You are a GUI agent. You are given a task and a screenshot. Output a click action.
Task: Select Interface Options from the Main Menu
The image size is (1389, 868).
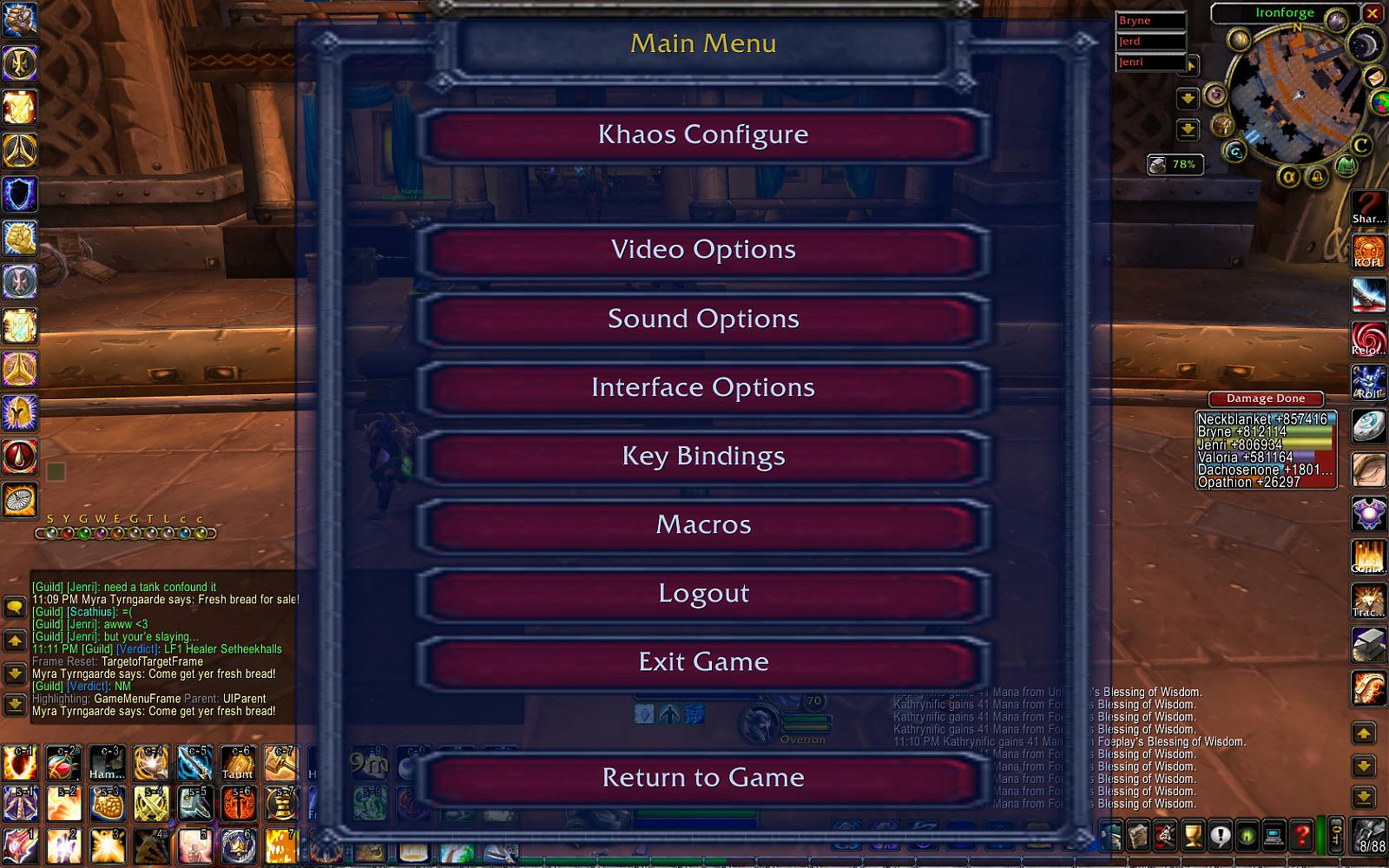[703, 387]
